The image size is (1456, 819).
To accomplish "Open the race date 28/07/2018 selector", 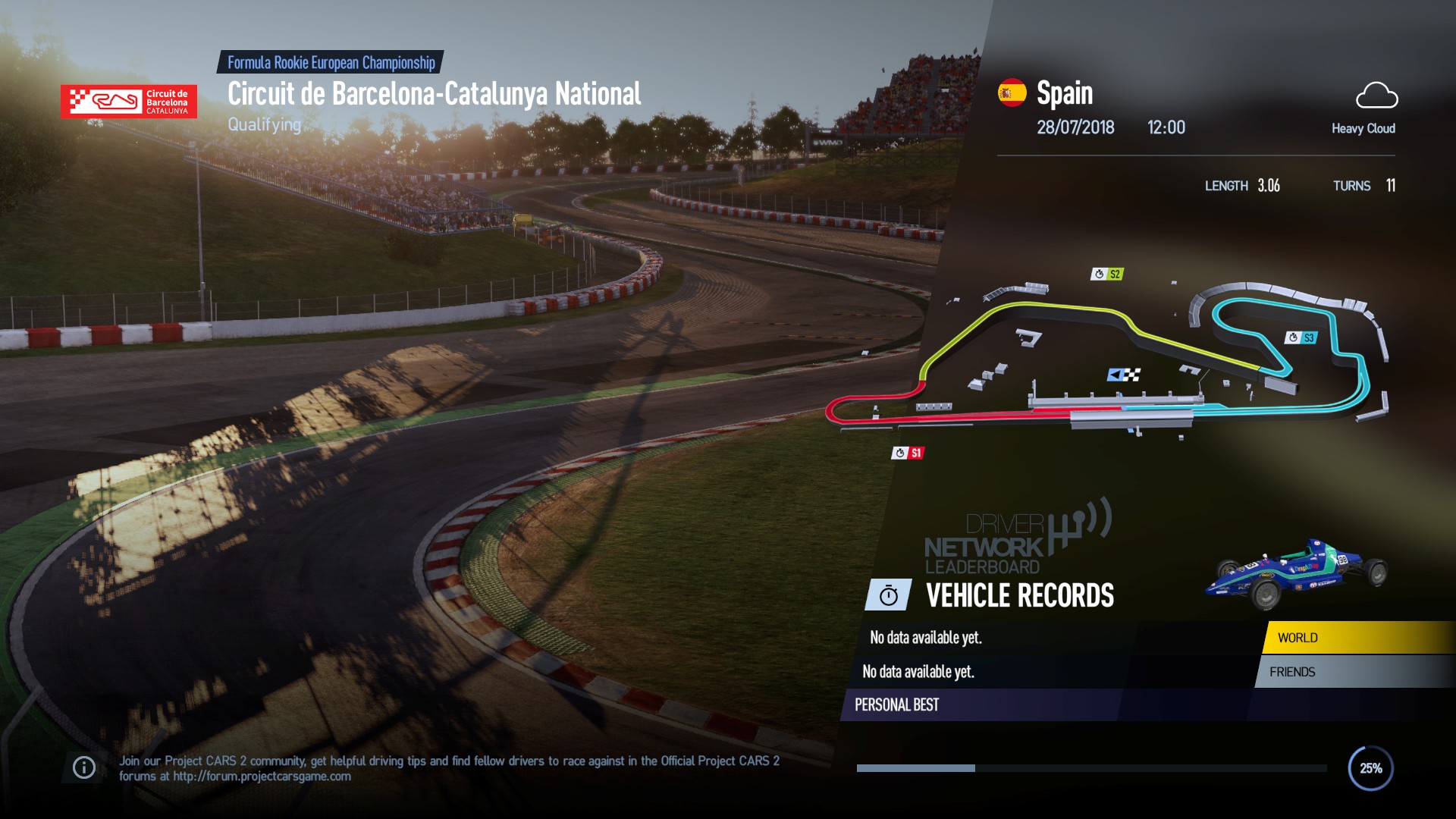I will (1076, 127).
